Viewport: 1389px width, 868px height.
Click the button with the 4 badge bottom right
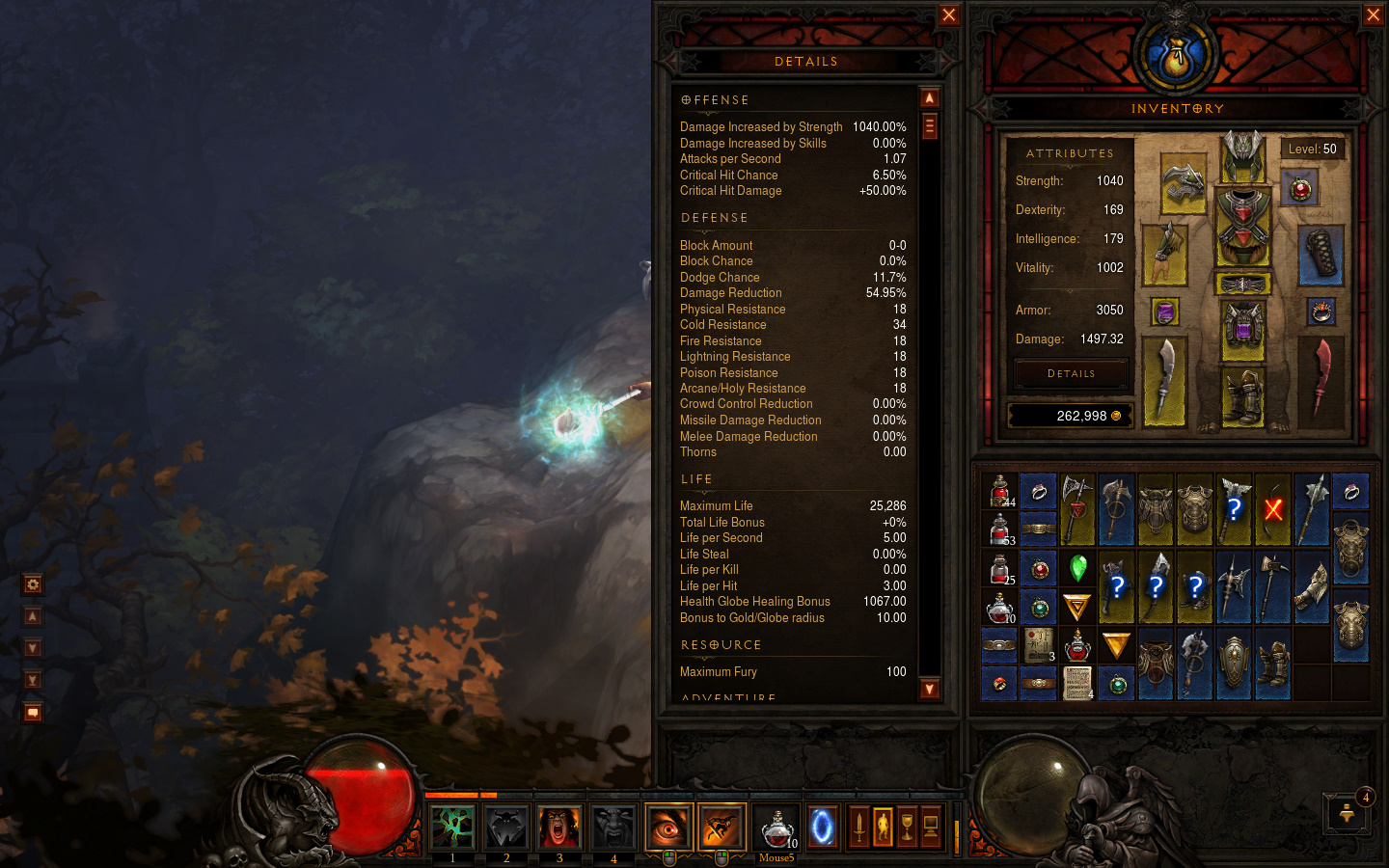pyautogui.click(x=1347, y=813)
